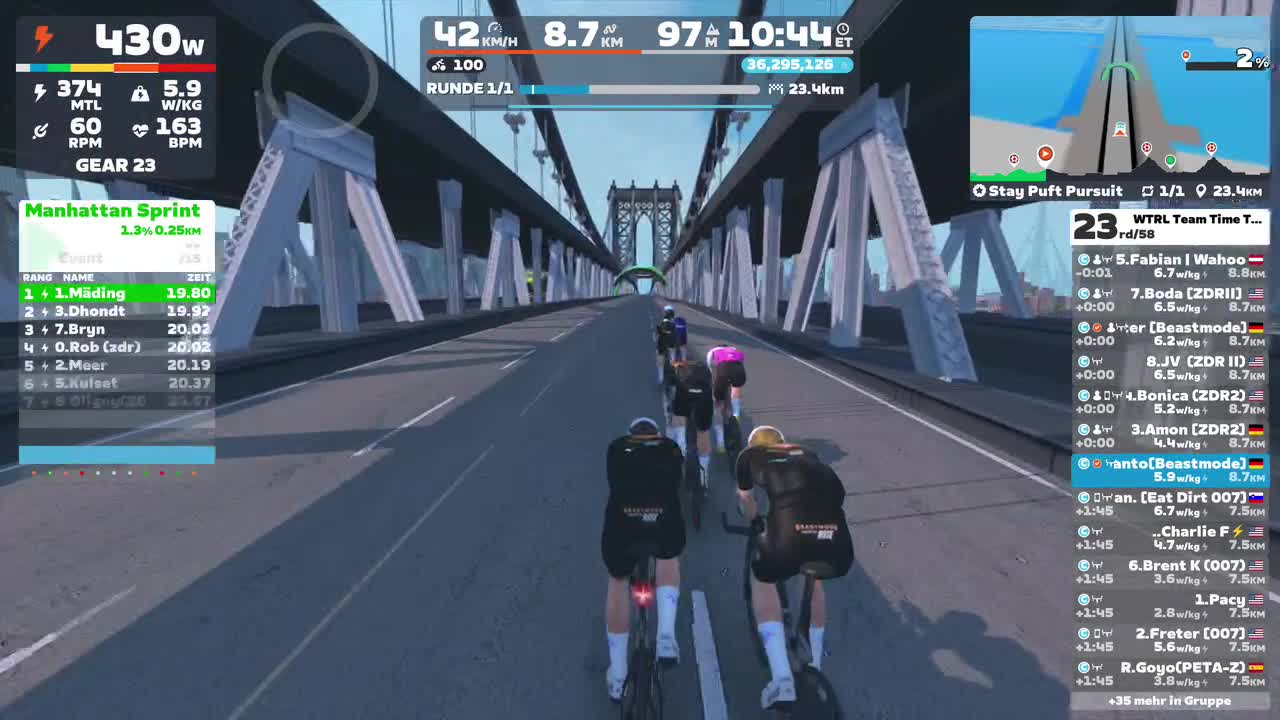Switch to the Manhattan Sprint leaderboard panel
The height and width of the screenshot is (720, 1280).
coord(113,211)
